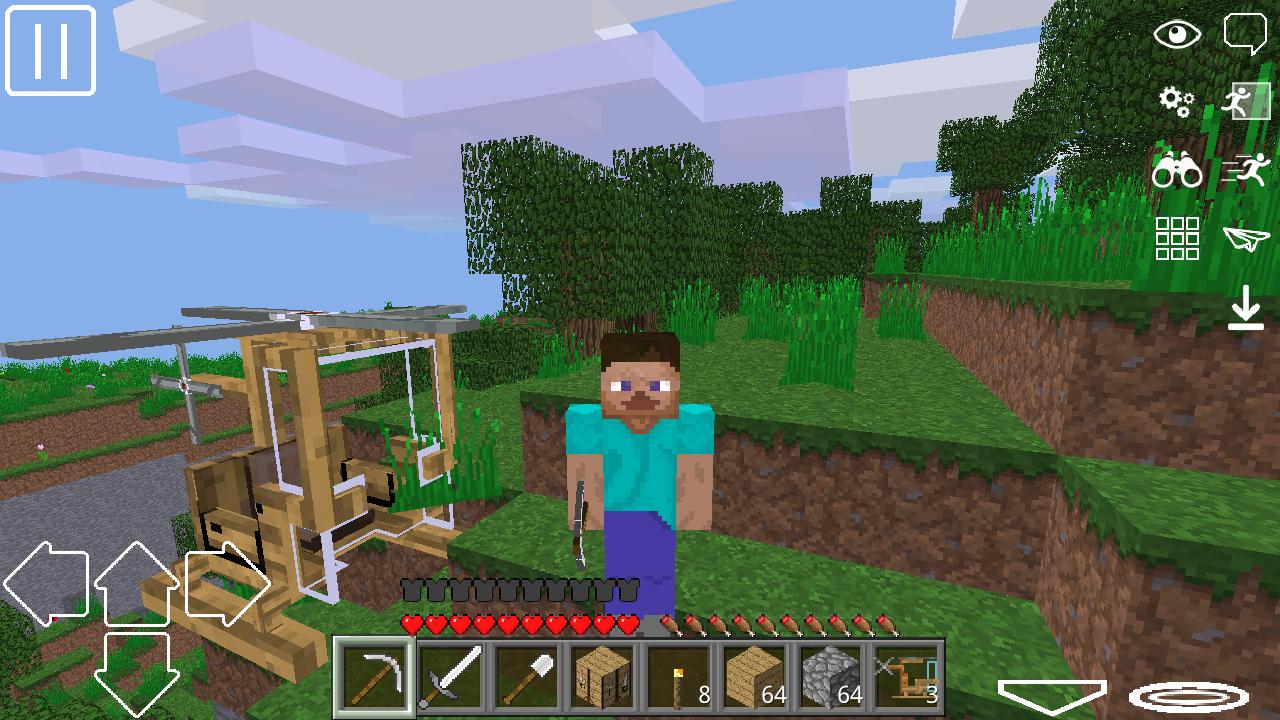This screenshot has height=720, width=1280.
Task: Click the binoculars zoom icon
Action: click(x=1179, y=170)
